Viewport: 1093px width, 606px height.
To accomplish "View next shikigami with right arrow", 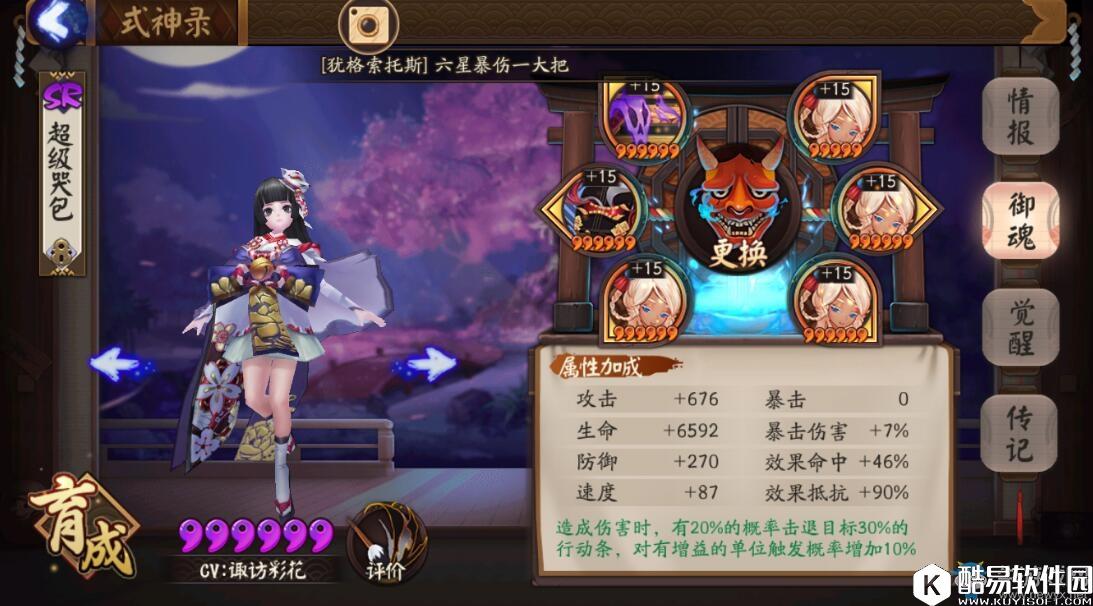I will [x=427, y=365].
